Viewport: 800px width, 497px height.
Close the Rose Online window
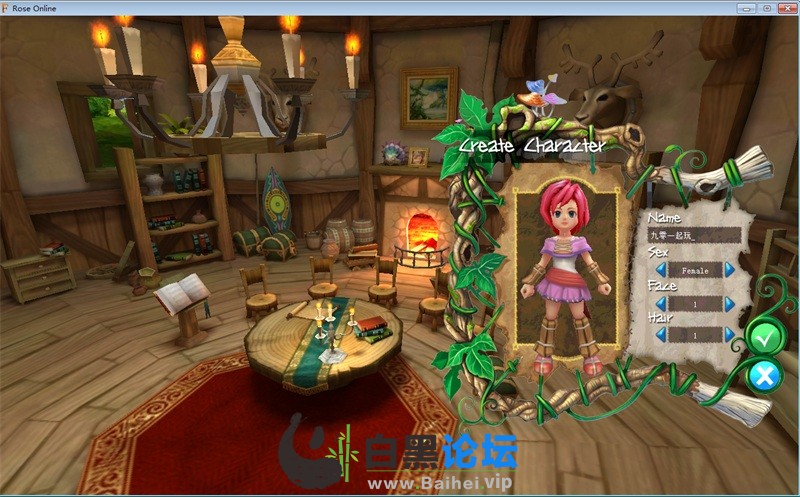click(x=786, y=8)
